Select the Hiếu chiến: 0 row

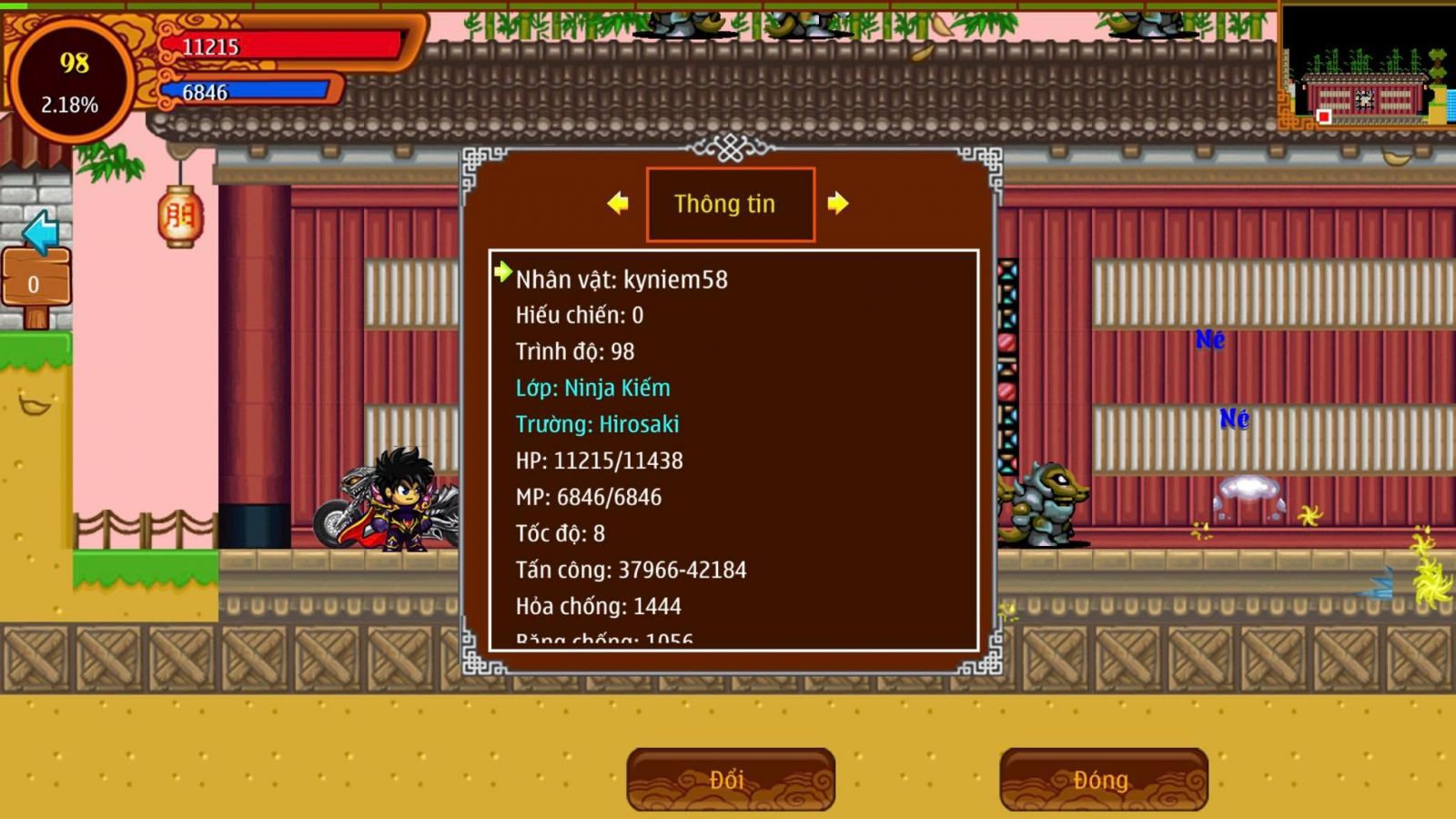click(x=579, y=315)
